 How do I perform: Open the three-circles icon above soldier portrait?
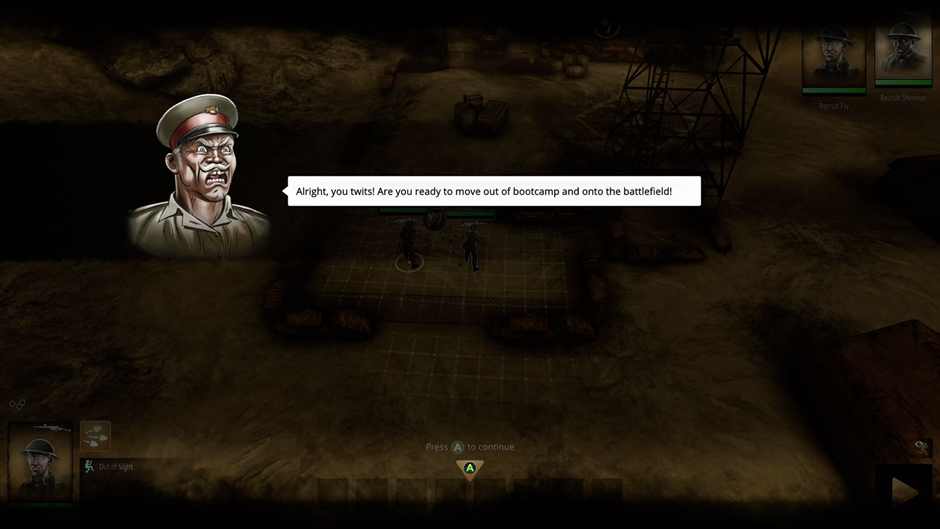(x=17, y=405)
